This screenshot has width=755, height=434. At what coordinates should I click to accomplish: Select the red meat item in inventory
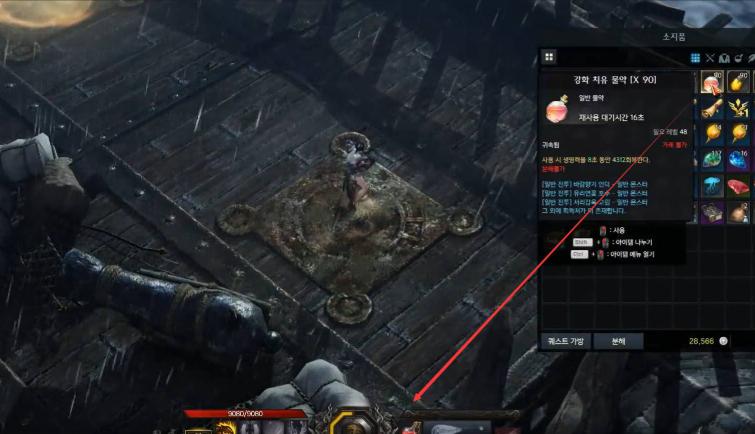click(x=739, y=186)
